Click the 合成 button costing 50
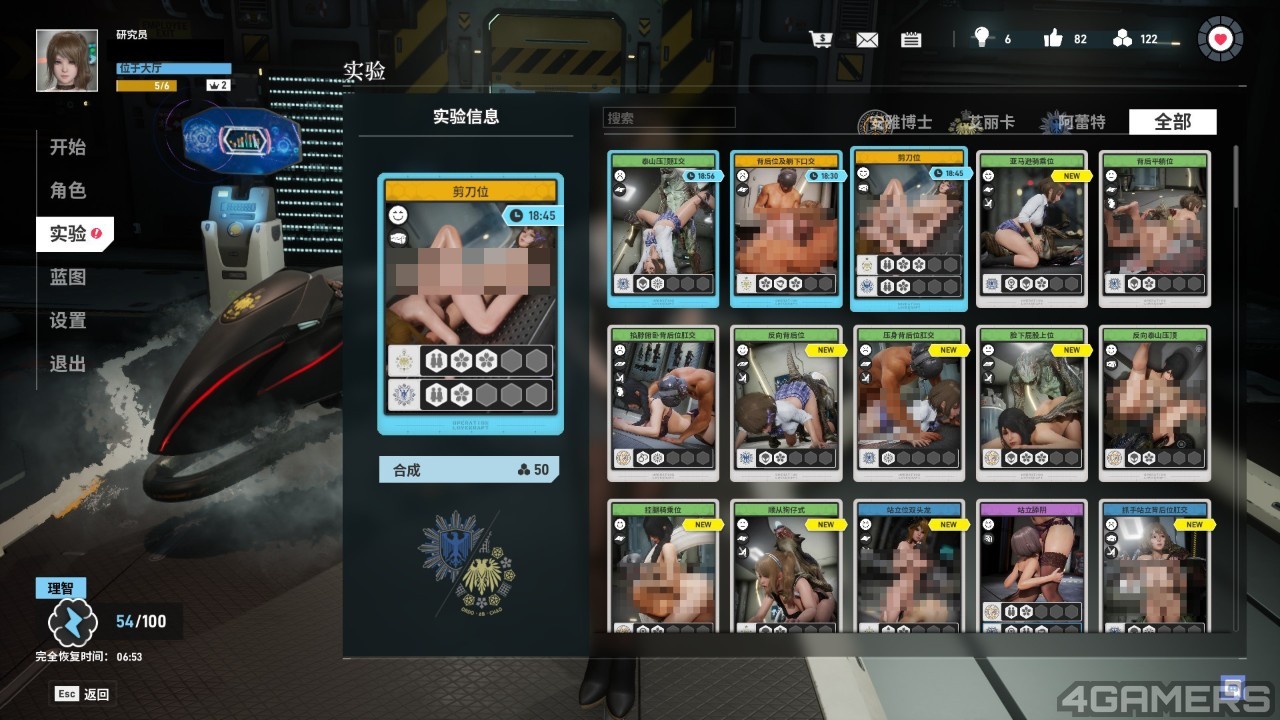 469,470
